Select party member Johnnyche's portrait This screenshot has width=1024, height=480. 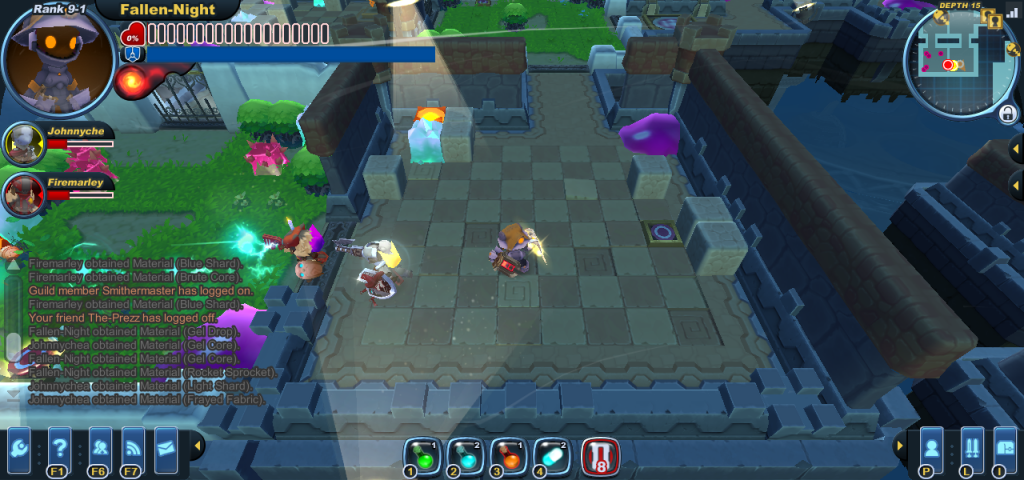click(x=21, y=144)
